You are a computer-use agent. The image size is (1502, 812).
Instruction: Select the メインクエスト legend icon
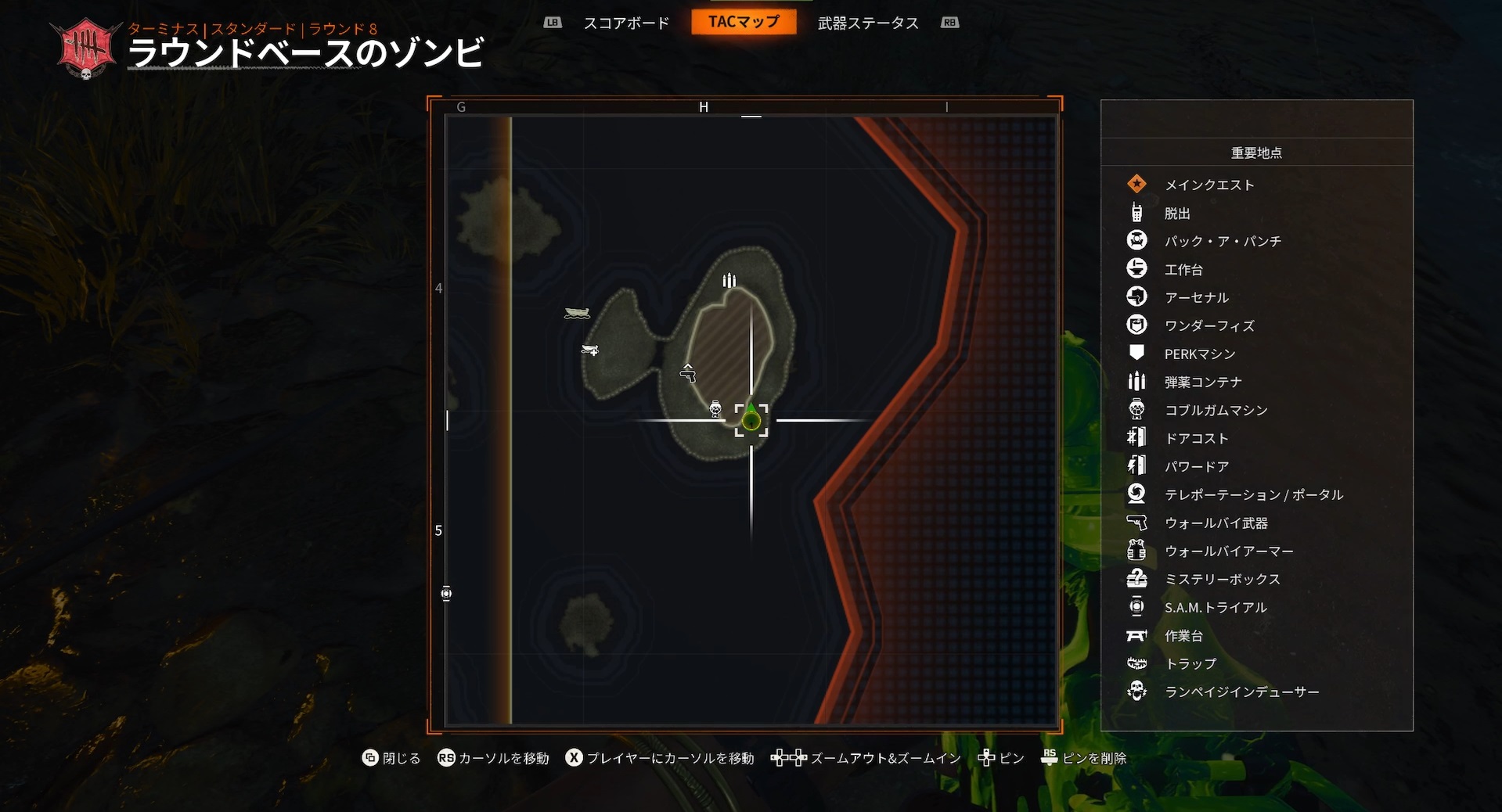coord(1136,185)
